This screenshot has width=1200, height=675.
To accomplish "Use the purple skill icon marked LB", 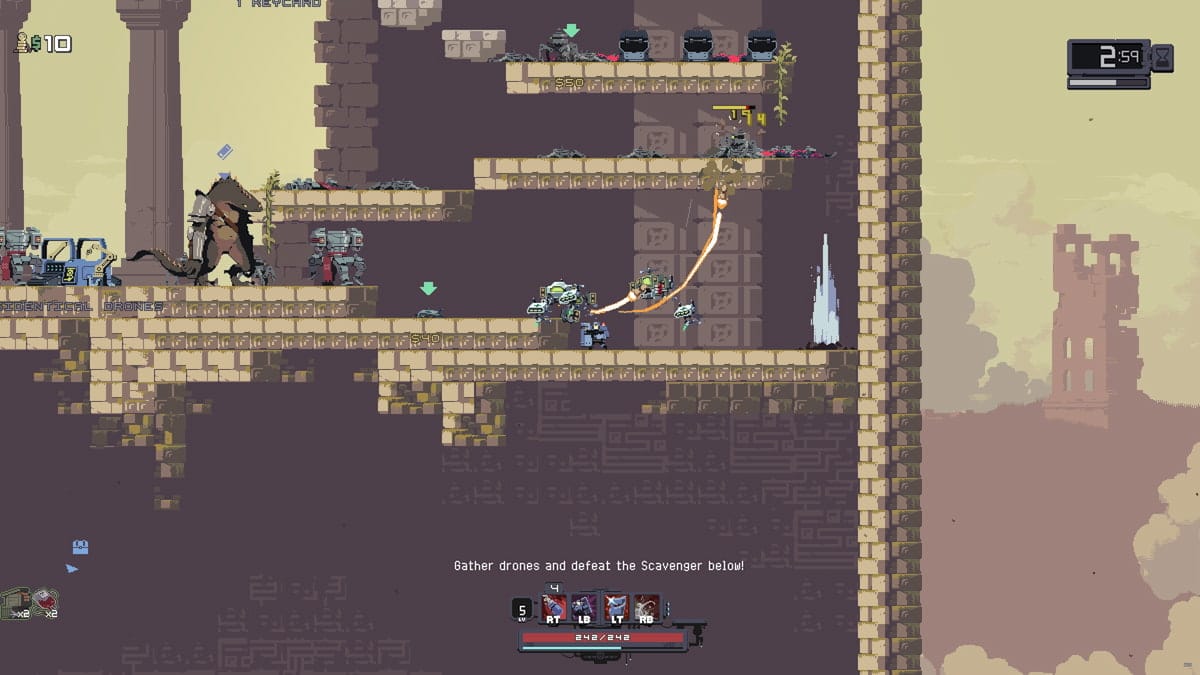I will tap(585, 607).
